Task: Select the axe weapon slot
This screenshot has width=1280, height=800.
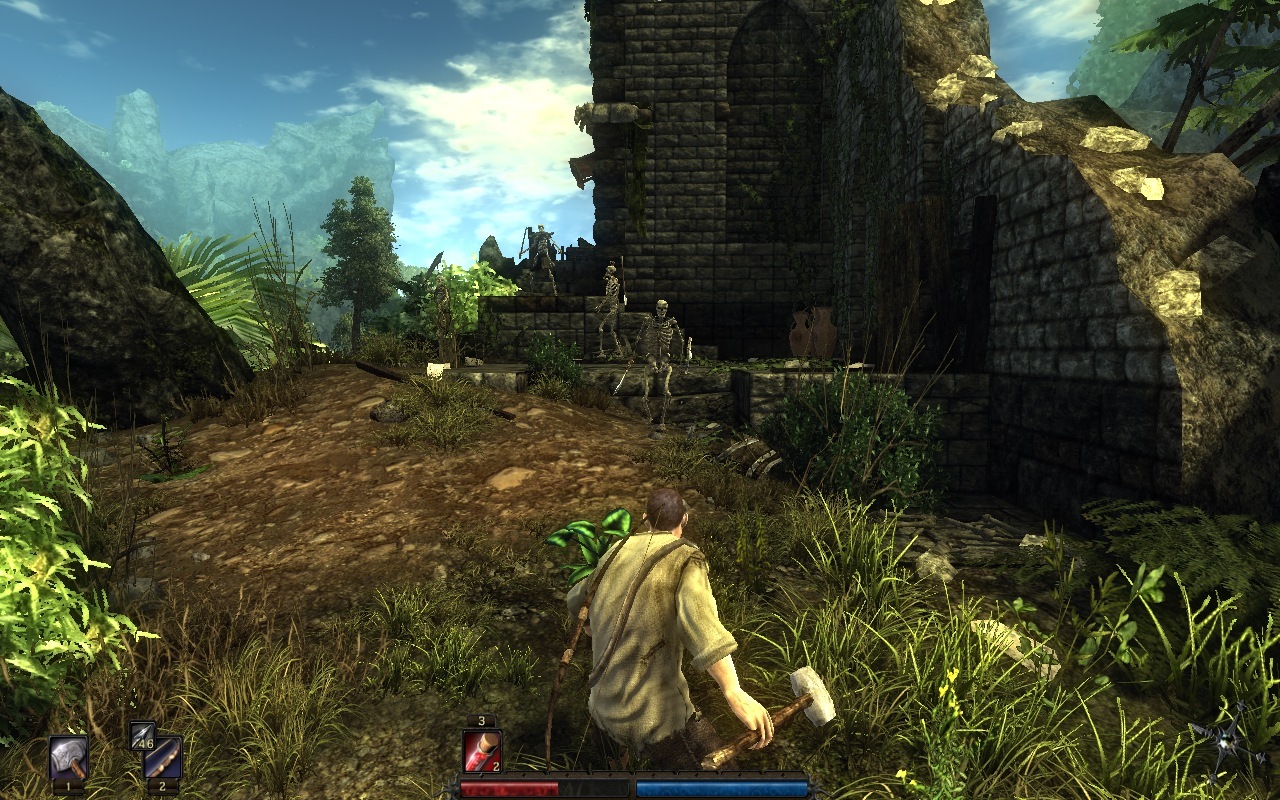Action: coord(68,757)
